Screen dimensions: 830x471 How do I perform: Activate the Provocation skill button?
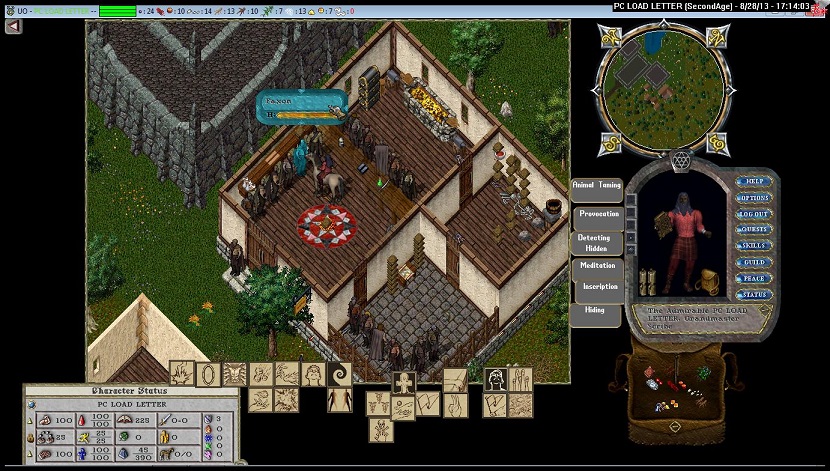[598, 215]
